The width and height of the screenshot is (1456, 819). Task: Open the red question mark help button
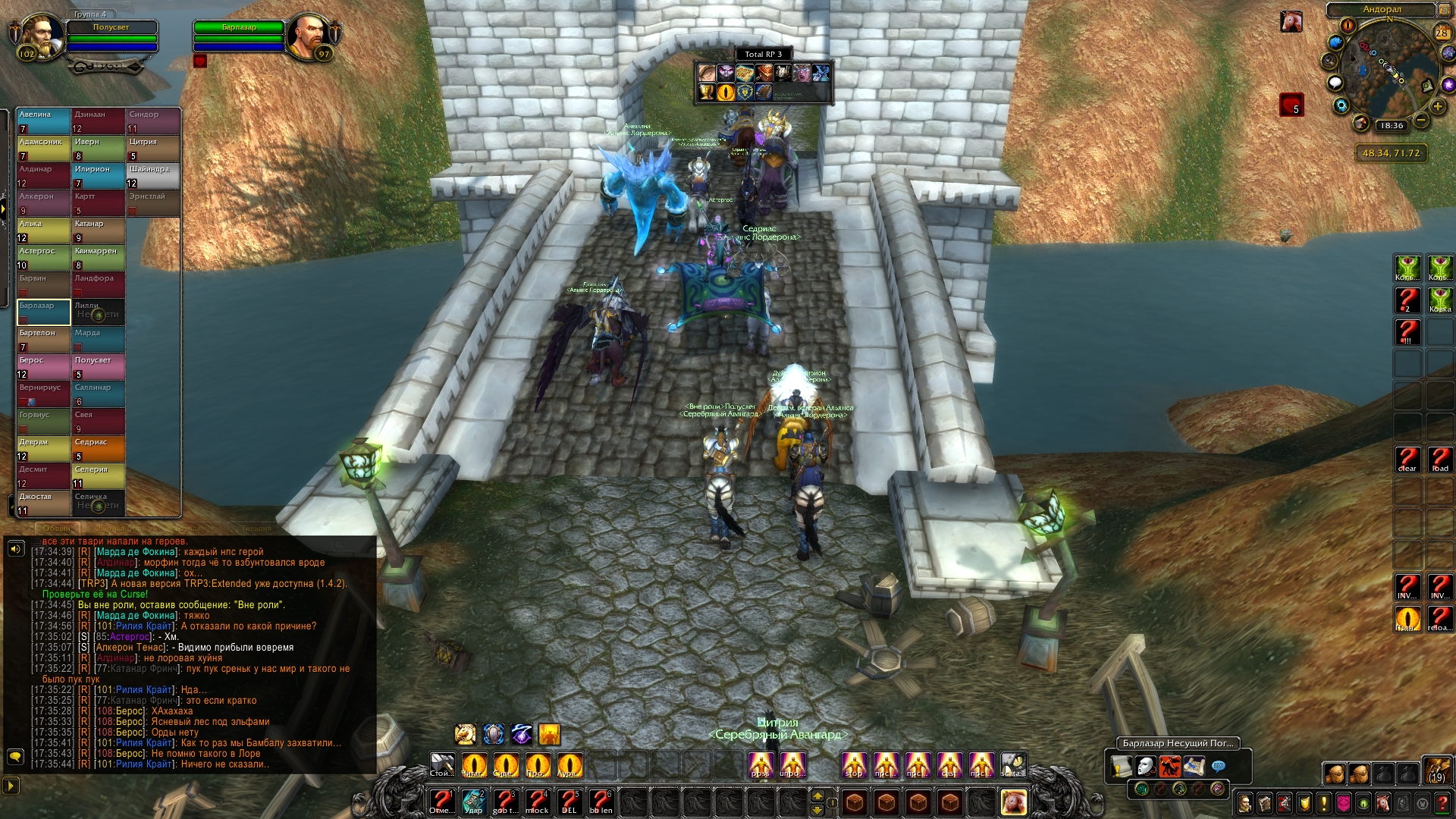[x=1442, y=803]
